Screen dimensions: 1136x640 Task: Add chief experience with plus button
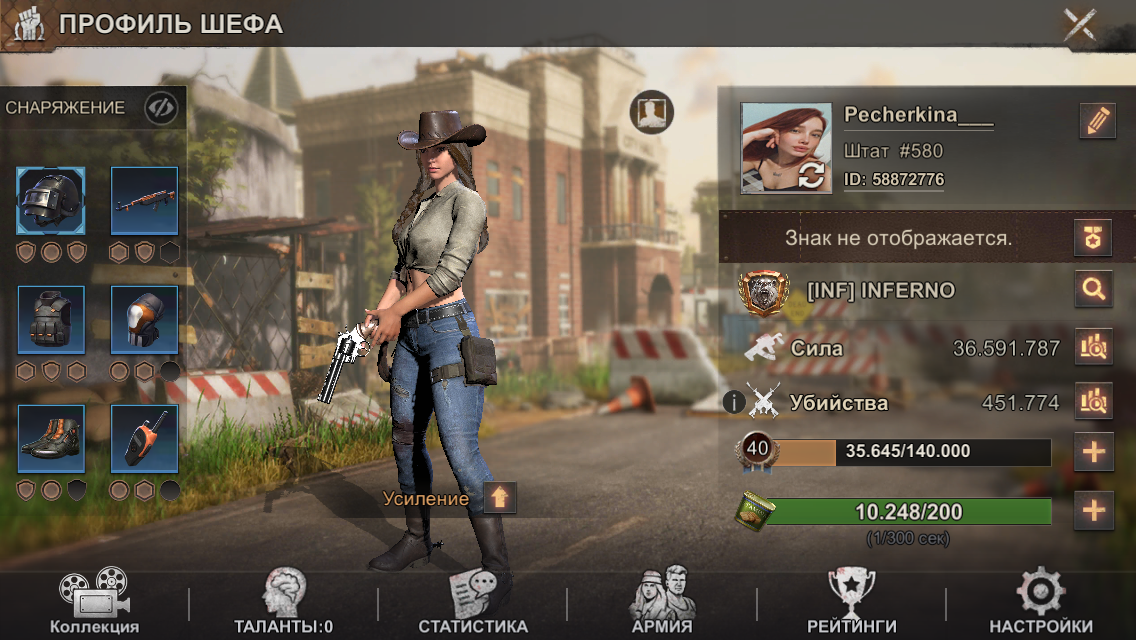click(1094, 452)
